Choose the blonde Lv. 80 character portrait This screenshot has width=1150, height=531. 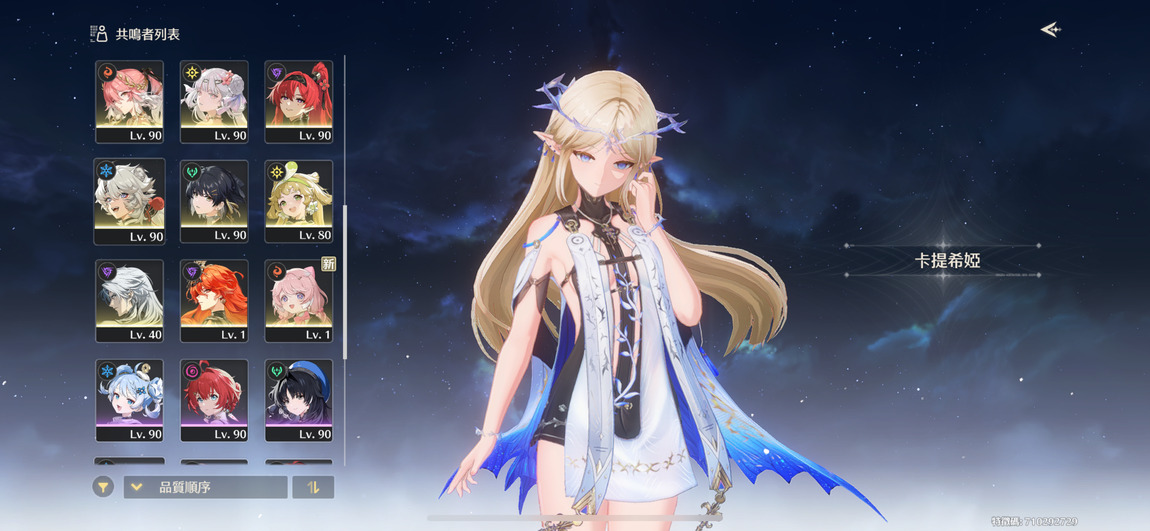coord(299,201)
